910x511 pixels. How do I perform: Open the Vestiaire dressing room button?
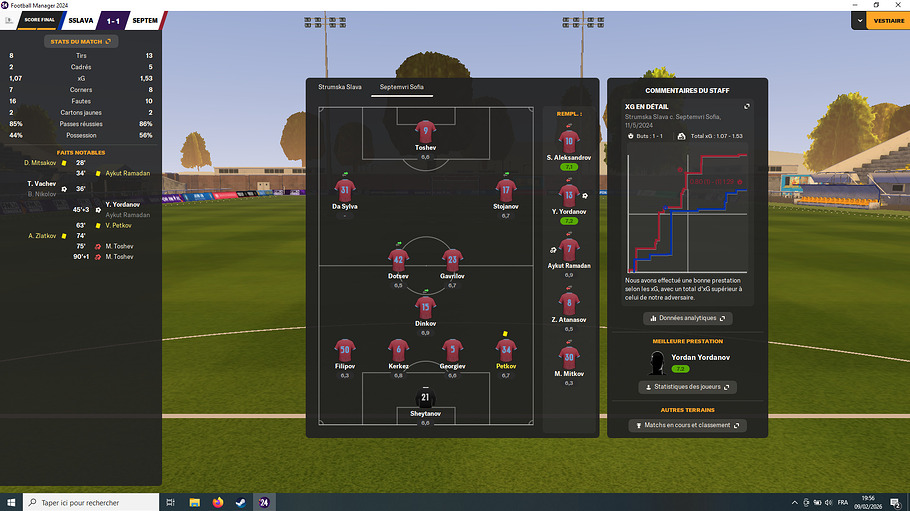click(x=888, y=20)
